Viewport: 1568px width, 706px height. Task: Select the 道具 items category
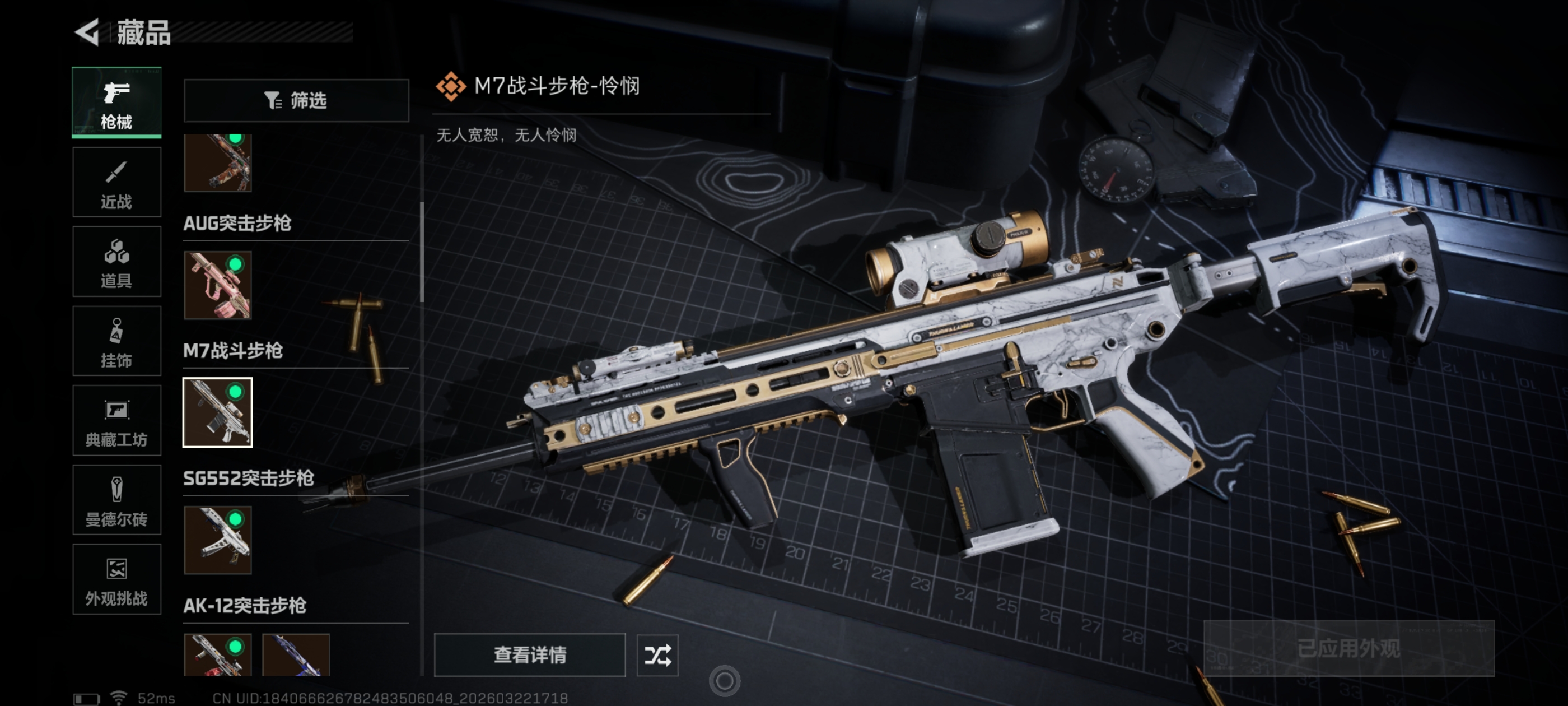[116, 262]
